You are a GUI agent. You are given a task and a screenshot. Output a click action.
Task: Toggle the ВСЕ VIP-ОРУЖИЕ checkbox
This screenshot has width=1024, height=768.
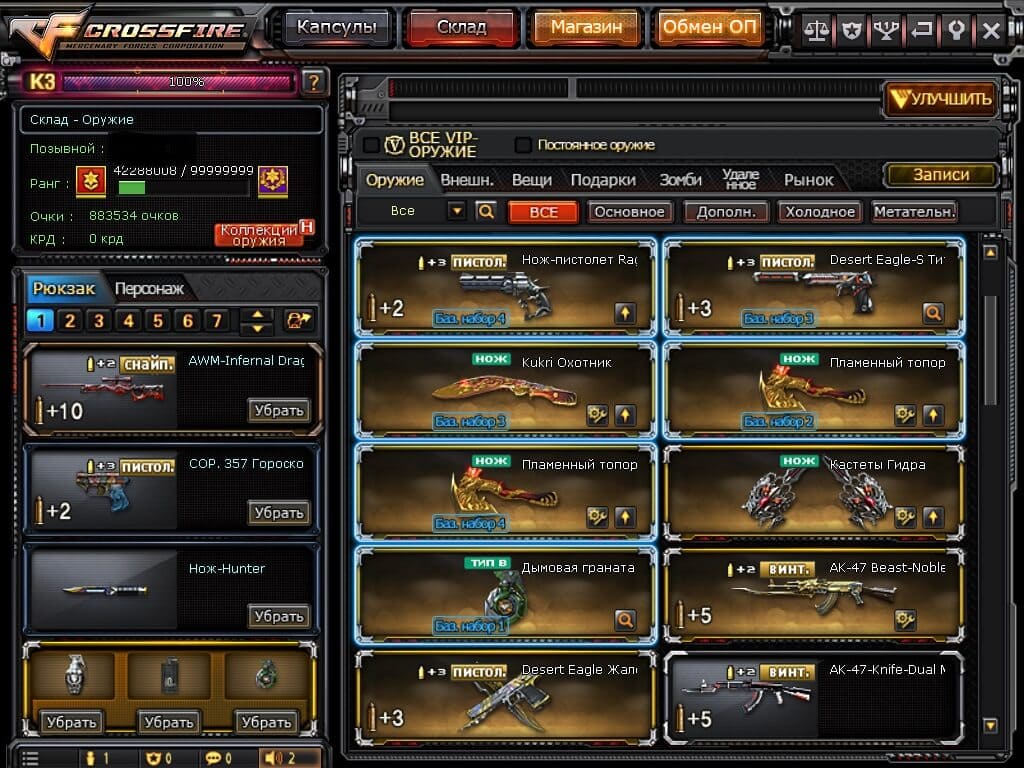371,145
